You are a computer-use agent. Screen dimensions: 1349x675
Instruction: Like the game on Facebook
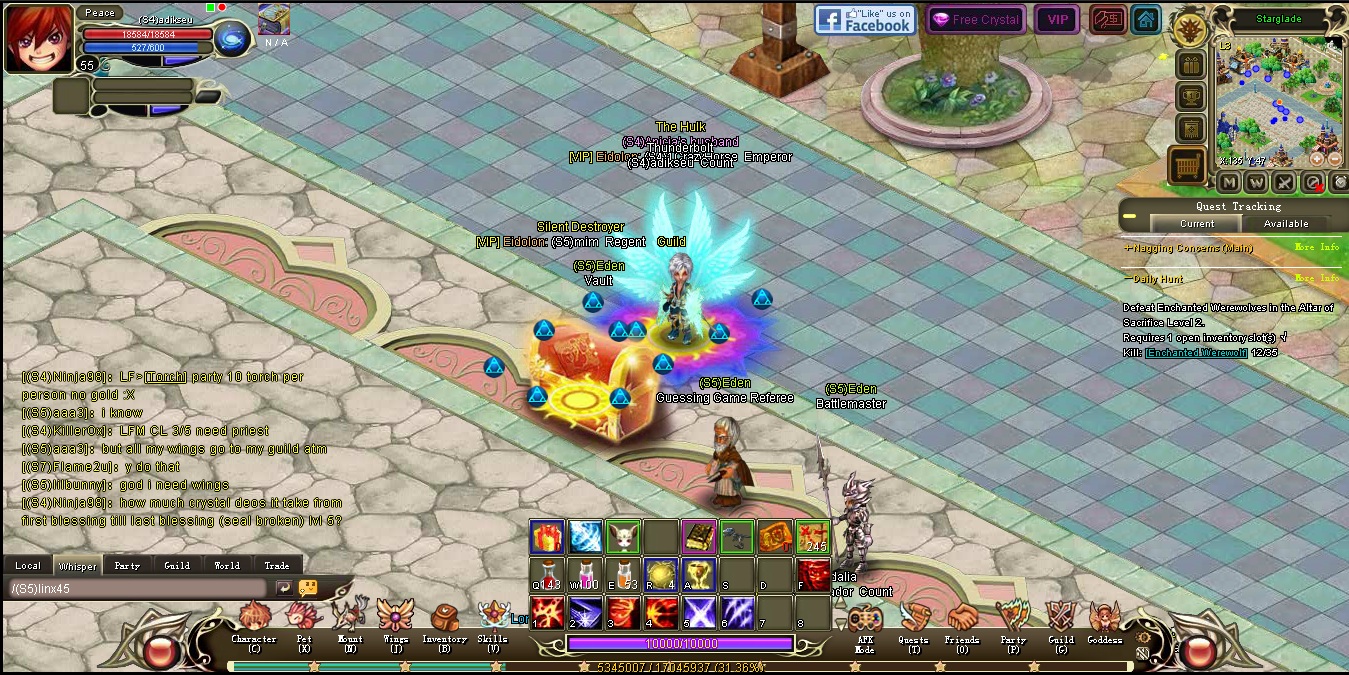(865, 20)
